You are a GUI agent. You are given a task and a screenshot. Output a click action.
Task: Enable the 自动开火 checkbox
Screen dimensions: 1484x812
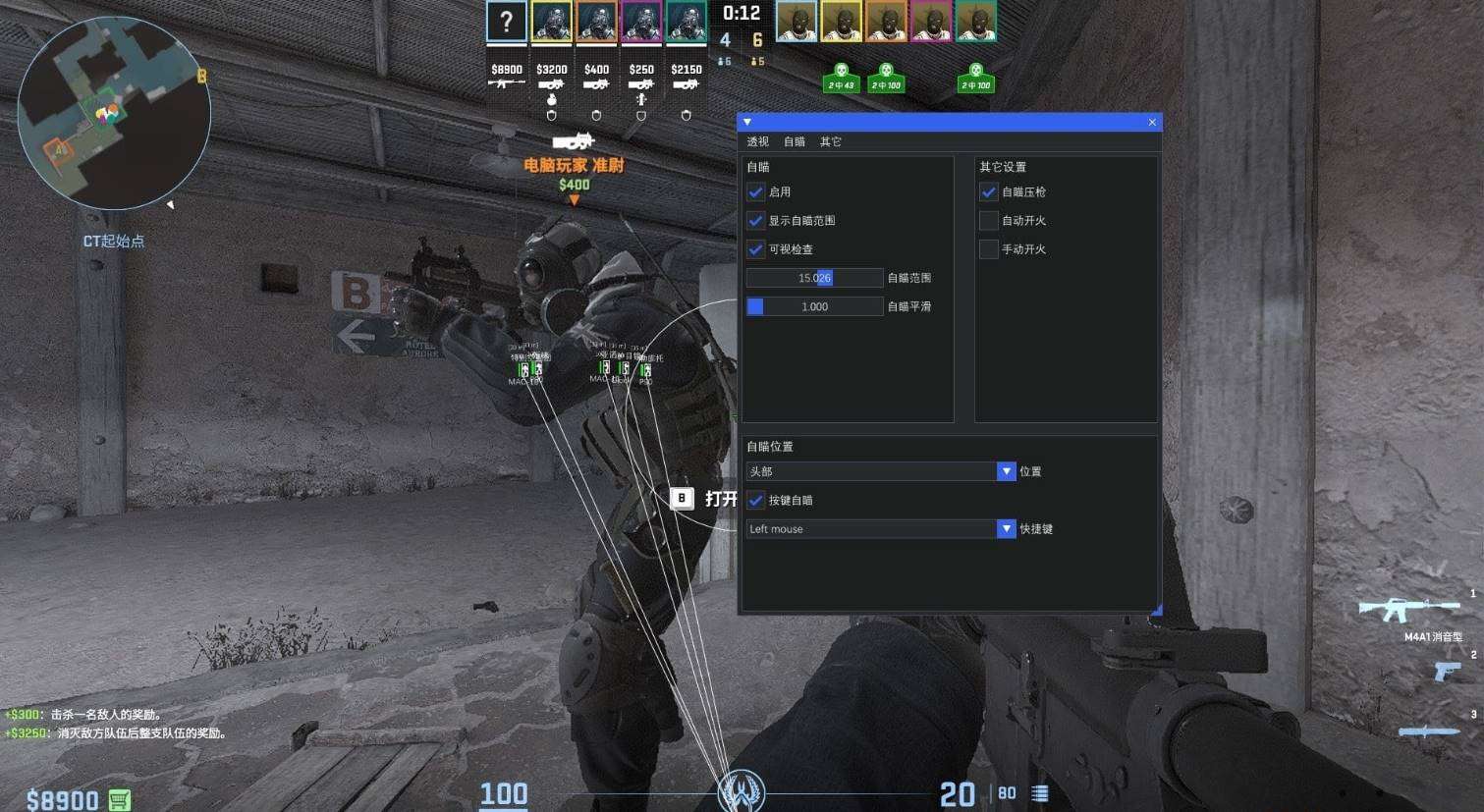pyautogui.click(x=988, y=221)
